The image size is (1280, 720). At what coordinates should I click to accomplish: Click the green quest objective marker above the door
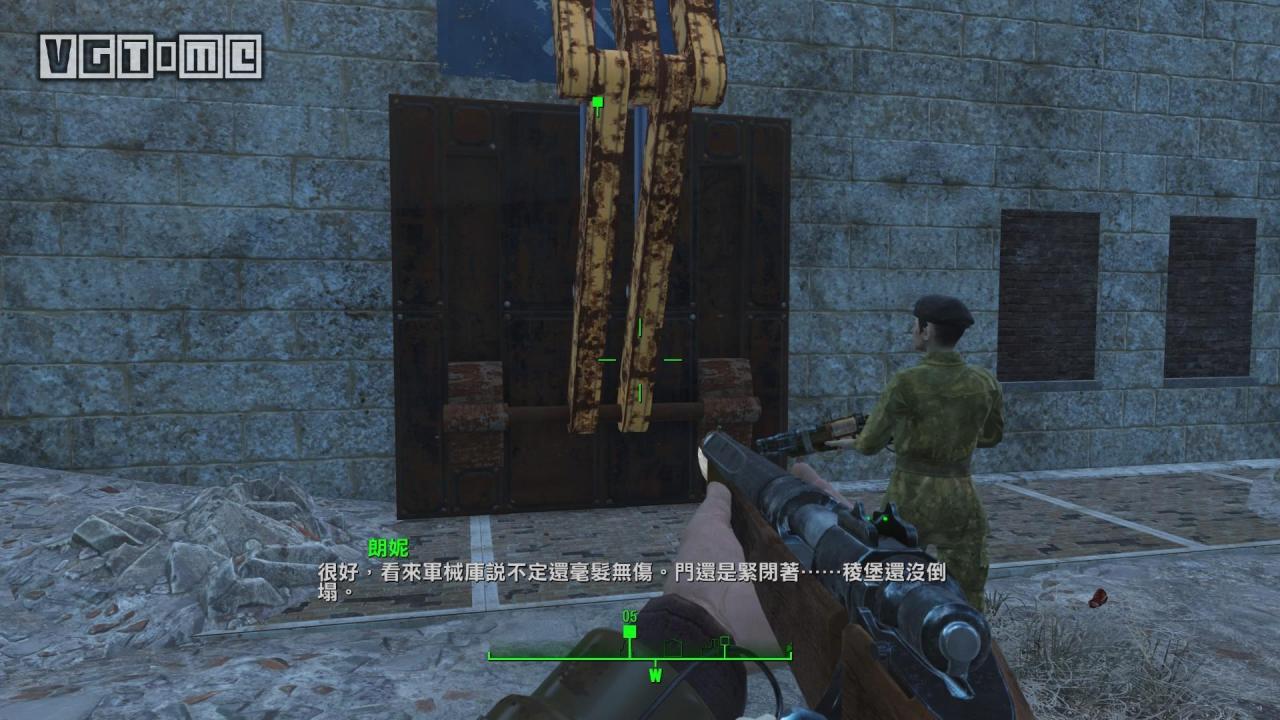click(x=596, y=101)
